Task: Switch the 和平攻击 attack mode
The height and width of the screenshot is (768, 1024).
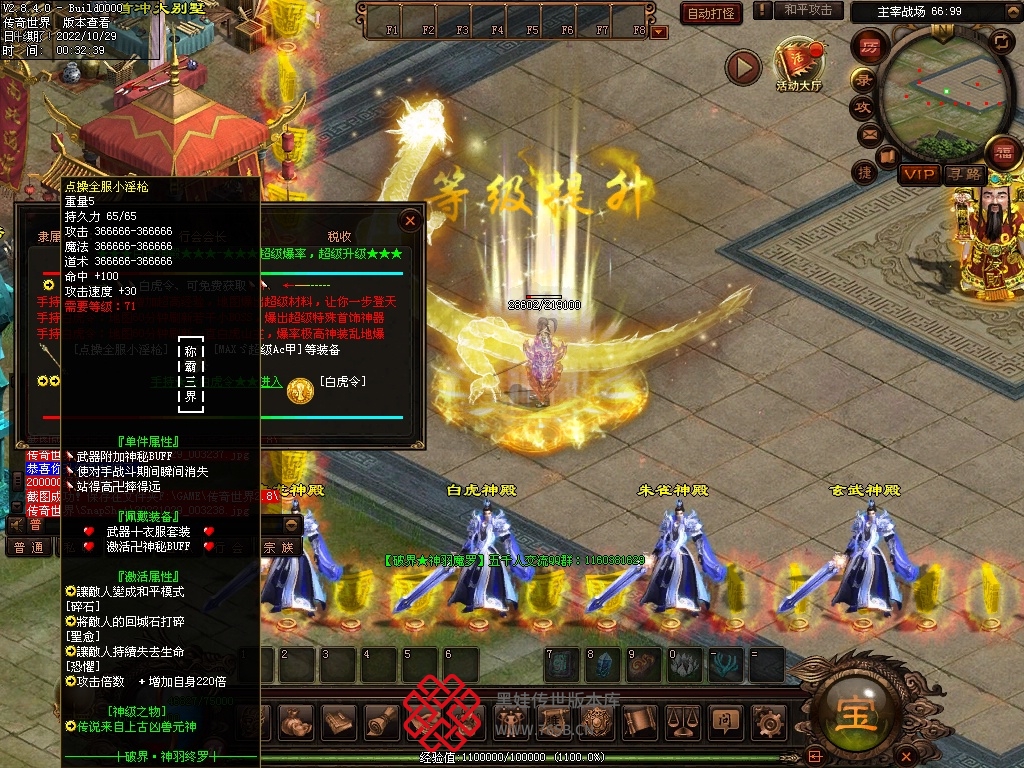Action: click(x=808, y=10)
